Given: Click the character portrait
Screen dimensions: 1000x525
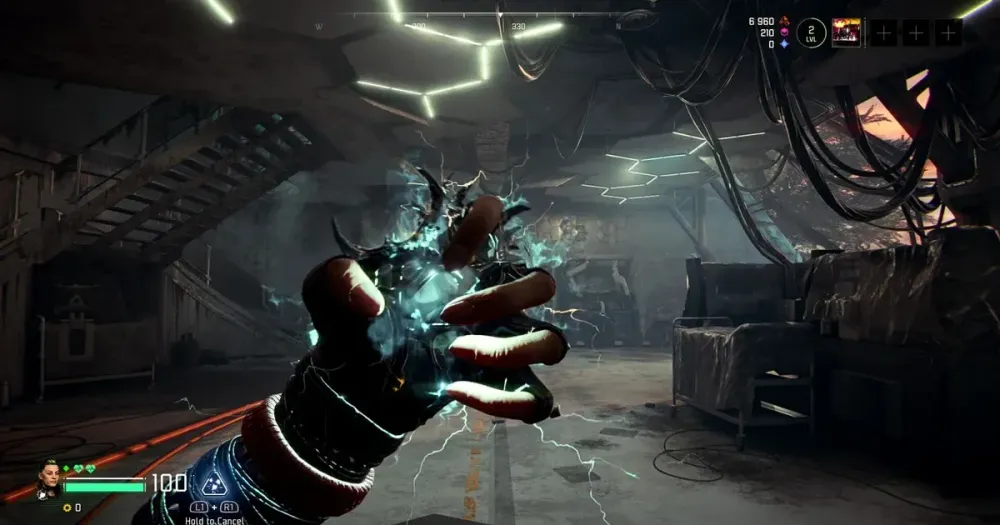Looking at the screenshot, I should (x=49, y=477).
